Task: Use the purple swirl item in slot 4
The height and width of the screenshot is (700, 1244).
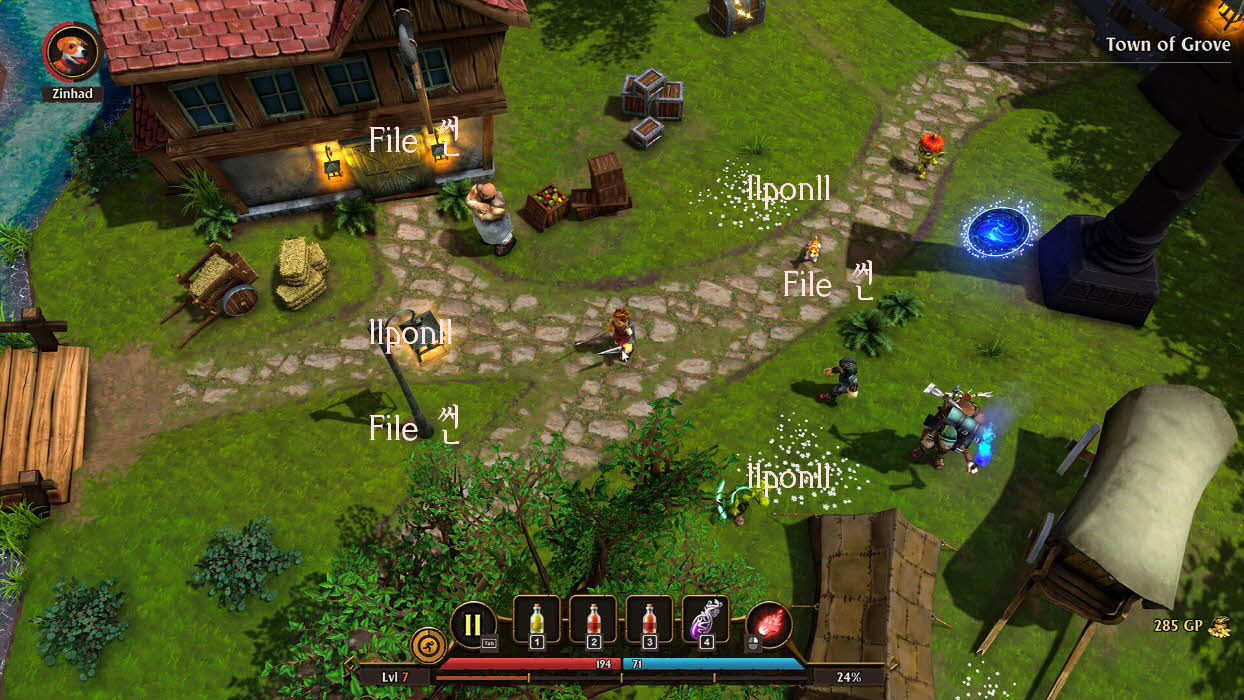Action: pyautogui.click(x=706, y=620)
